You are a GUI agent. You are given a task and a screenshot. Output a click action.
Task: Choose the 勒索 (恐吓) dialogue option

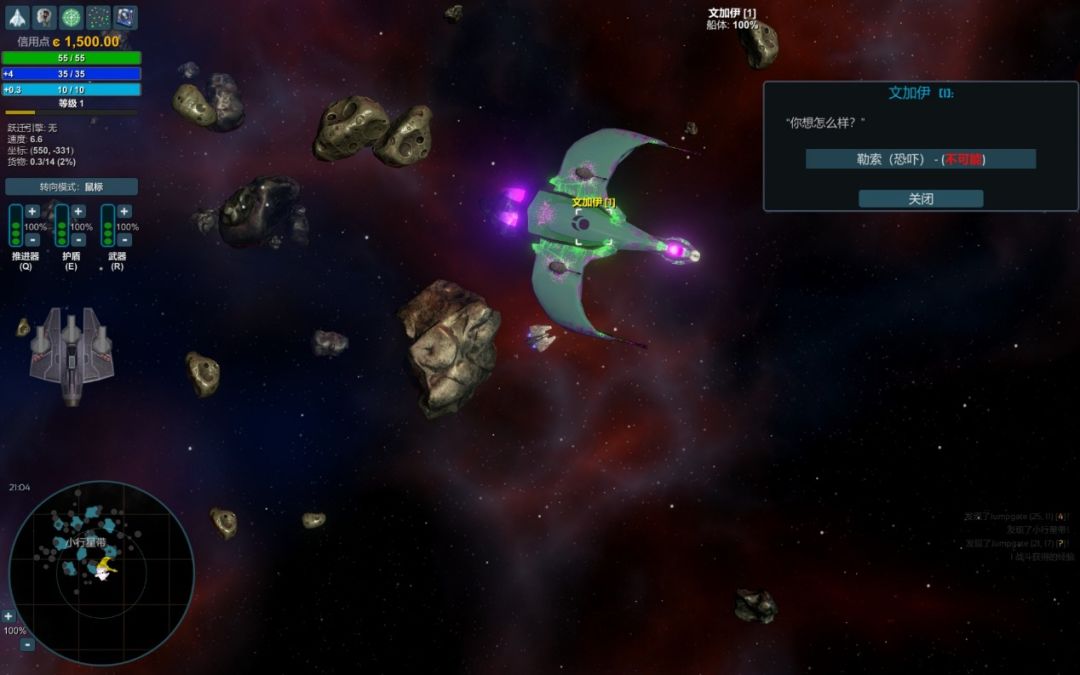920,159
